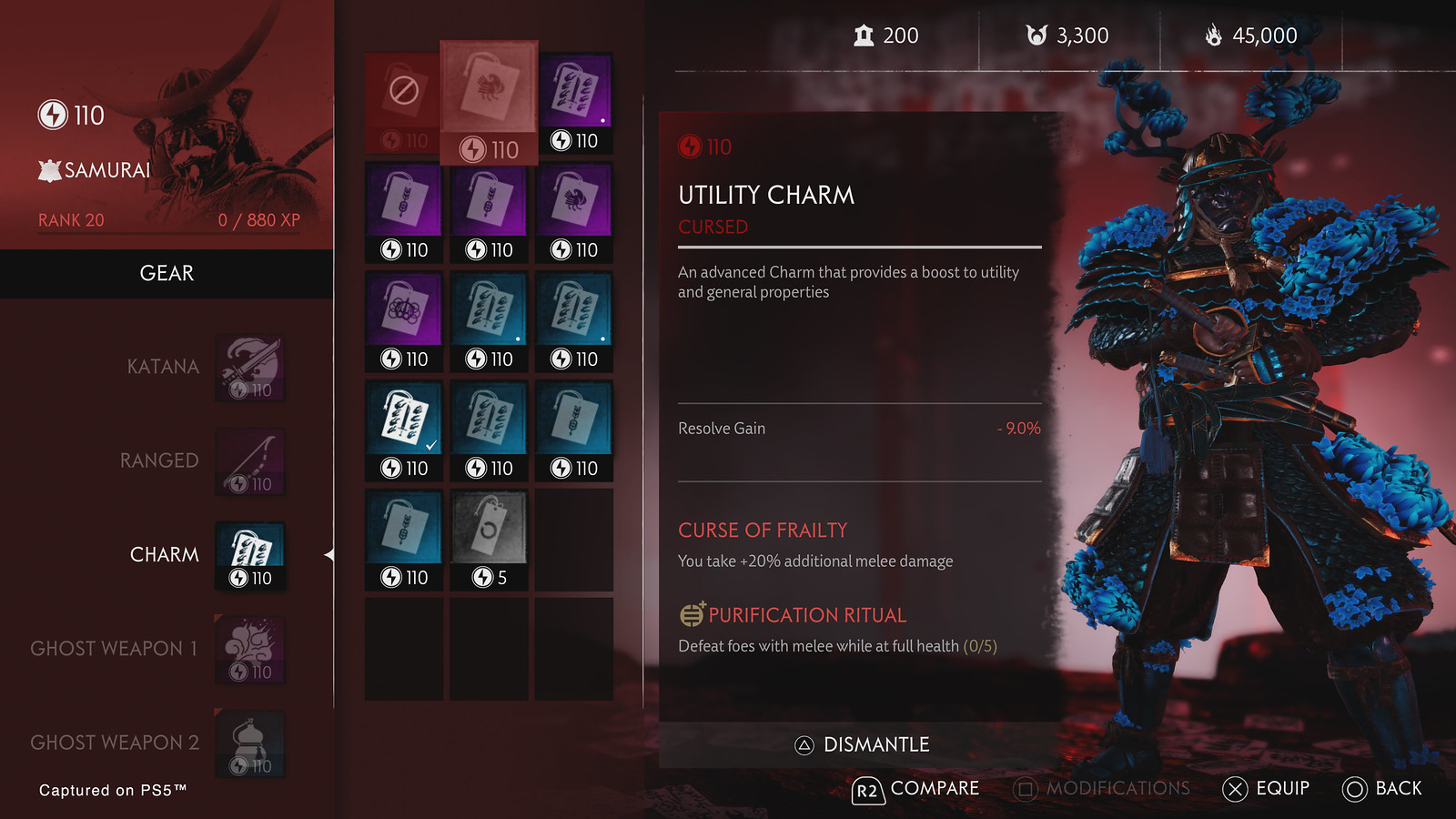Select the equipped charm with a checkmark
The height and width of the screenshot is (819, 1456).
click(404, 430)
